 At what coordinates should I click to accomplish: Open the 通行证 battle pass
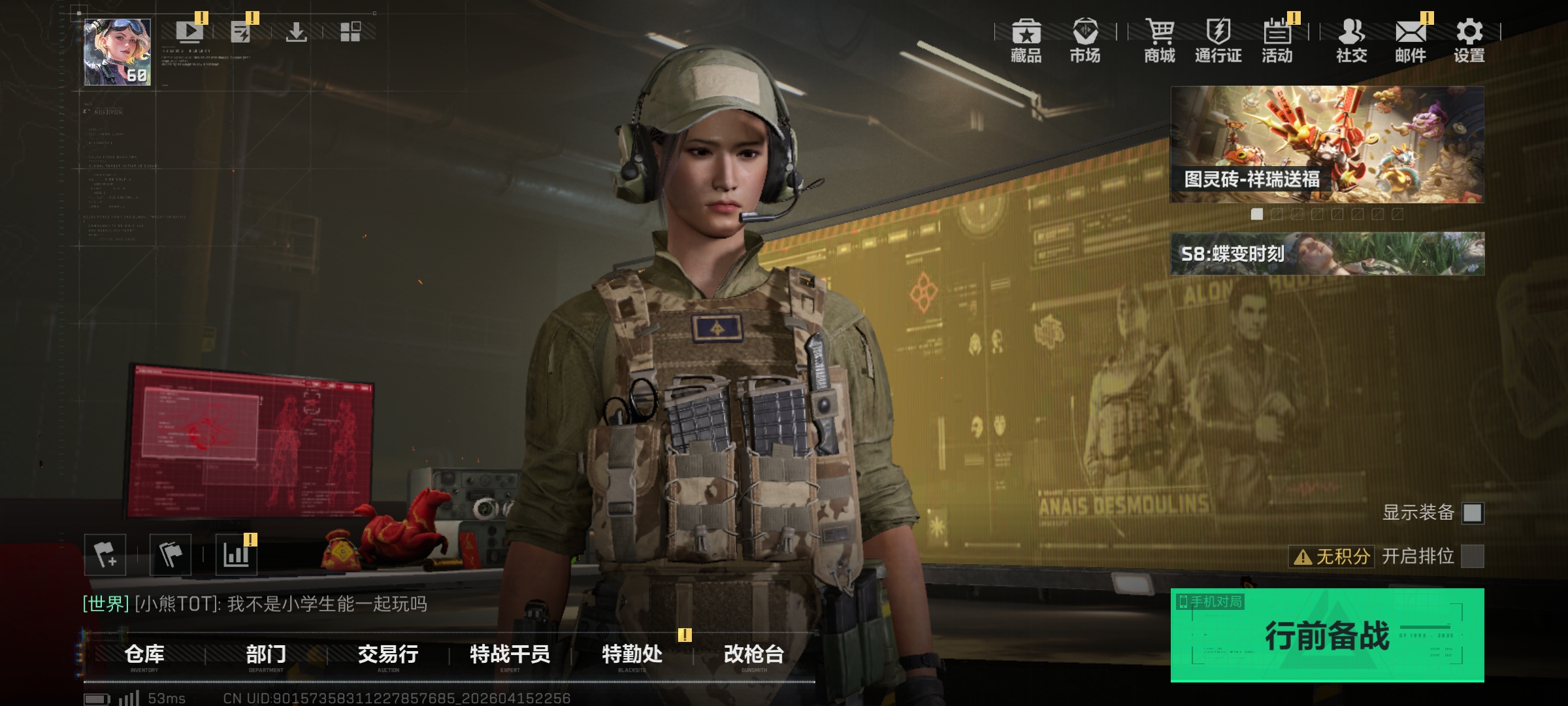[x=1218, y=41]
